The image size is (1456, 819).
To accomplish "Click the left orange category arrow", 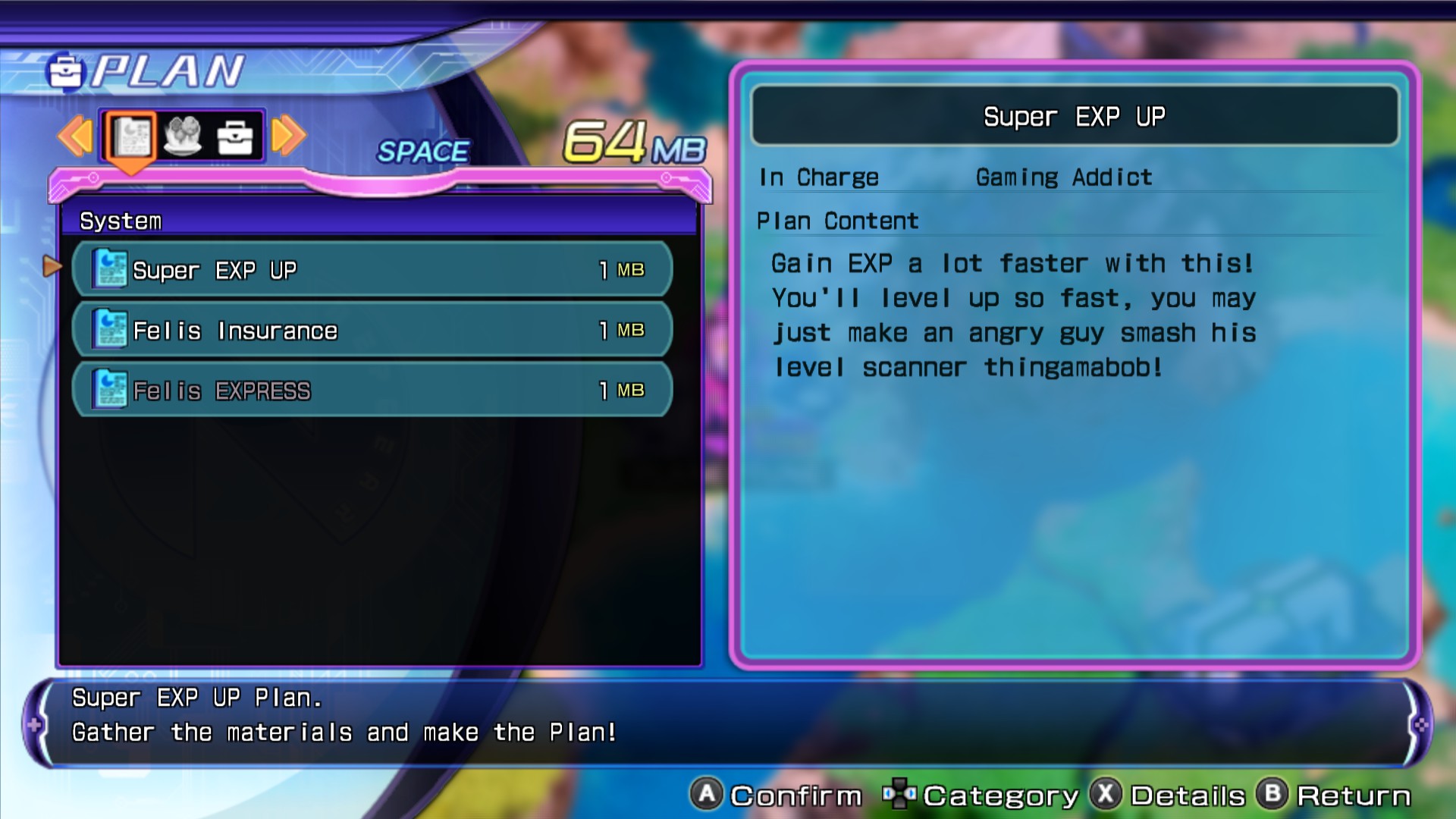I will tap(75, 136).
